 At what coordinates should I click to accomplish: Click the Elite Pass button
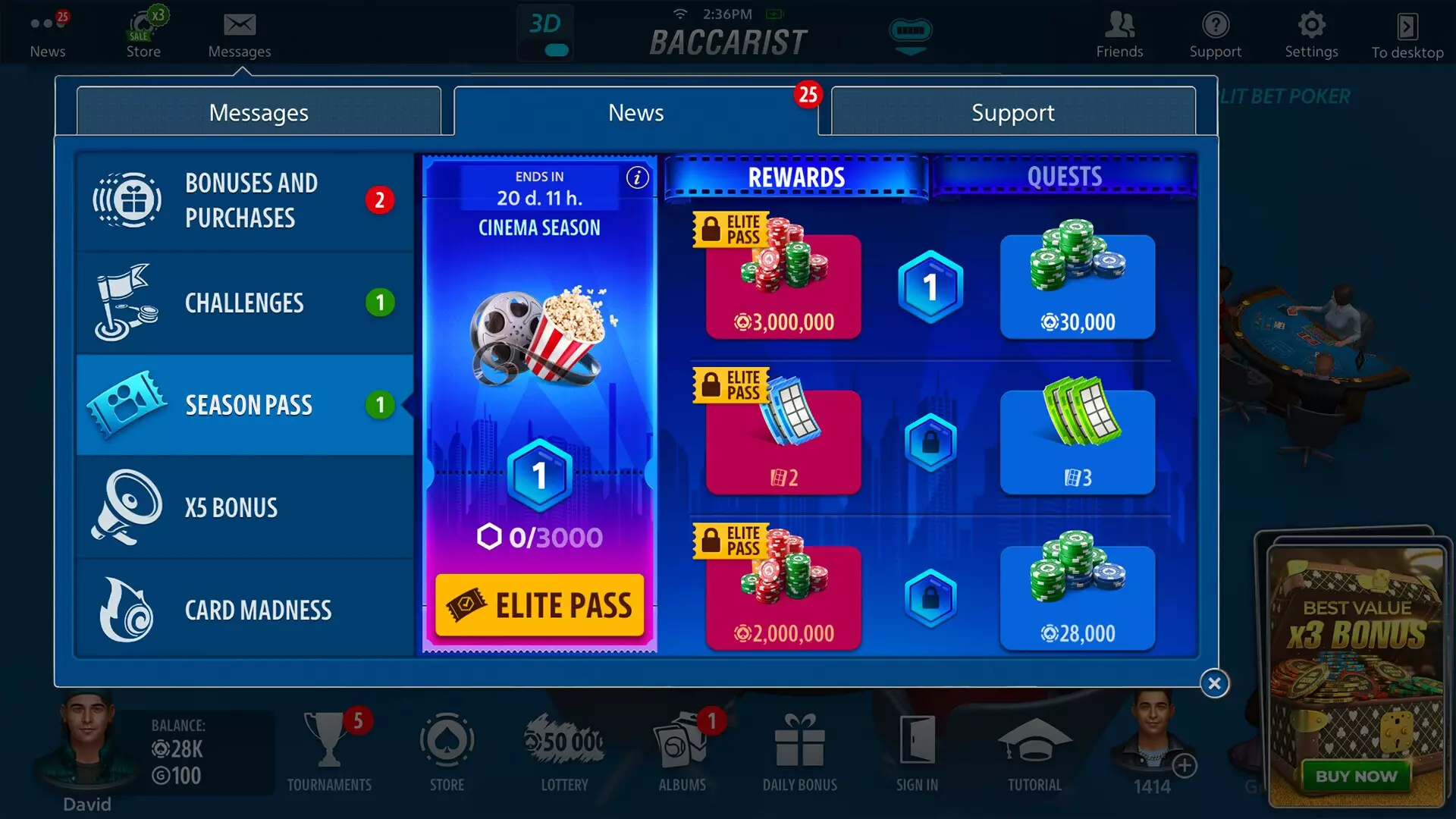pyautogui.click(x=539, y=604)
